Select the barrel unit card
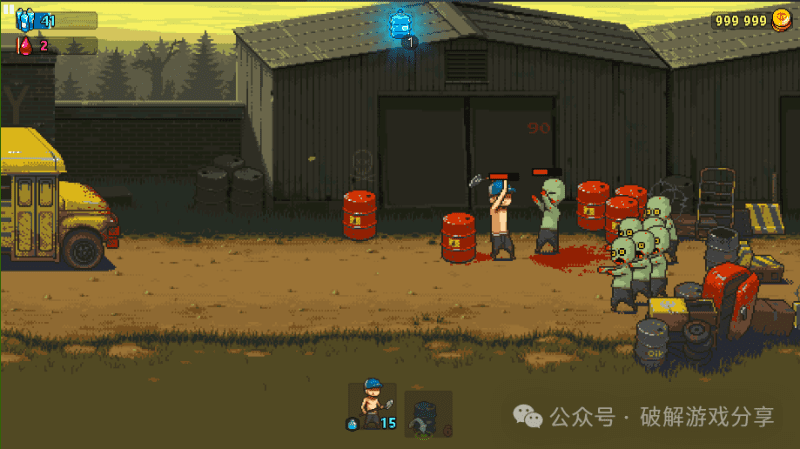The image size is (800, 449). 427,413
